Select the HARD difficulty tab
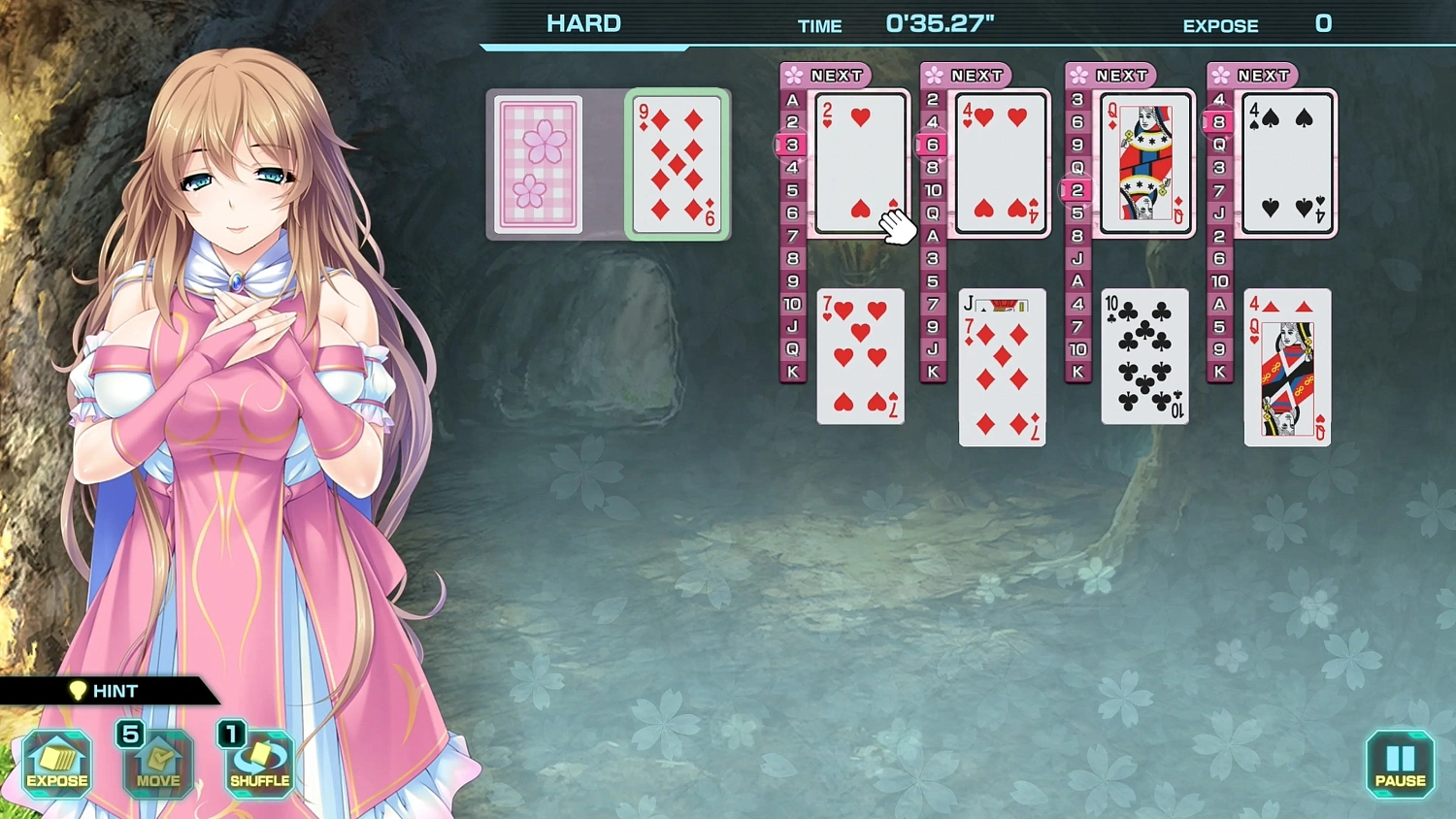This screenshot has height=819, width=1456. 583,22
